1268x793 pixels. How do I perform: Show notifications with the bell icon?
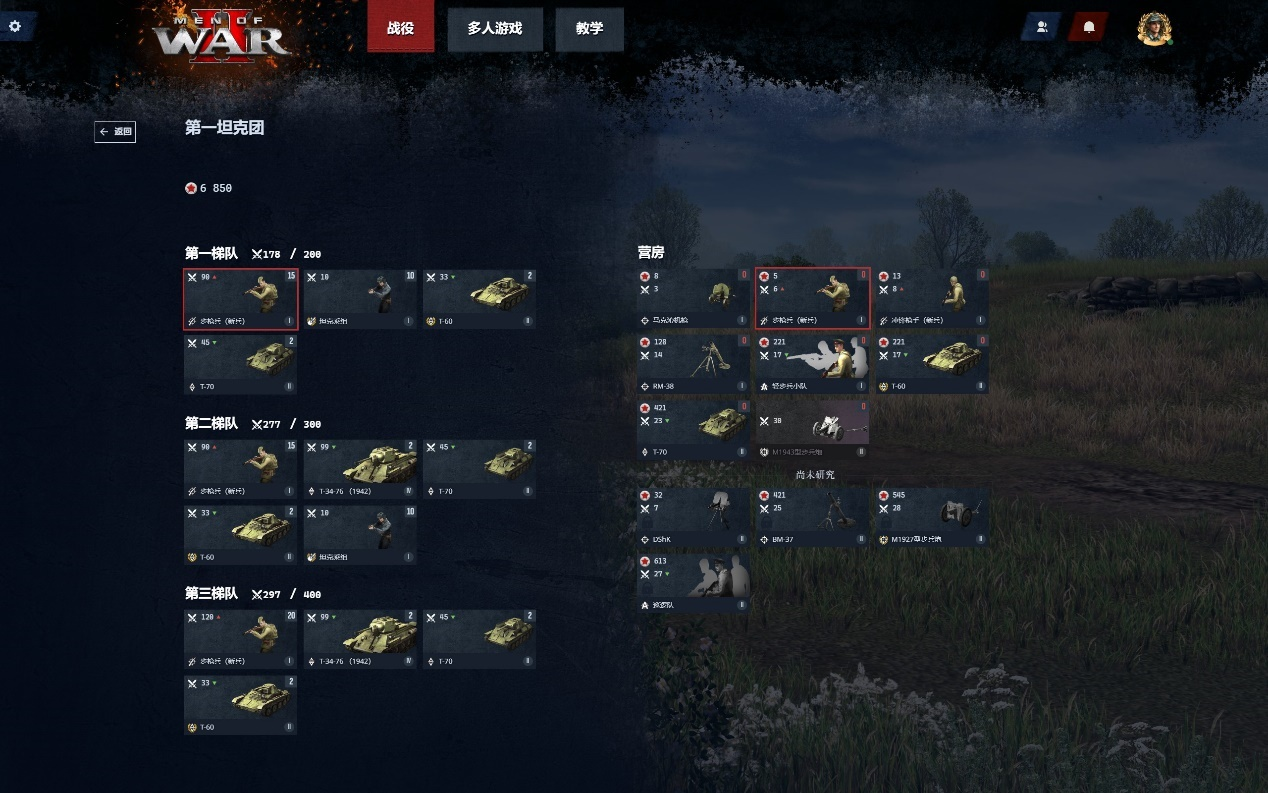tap(1089, 27)
